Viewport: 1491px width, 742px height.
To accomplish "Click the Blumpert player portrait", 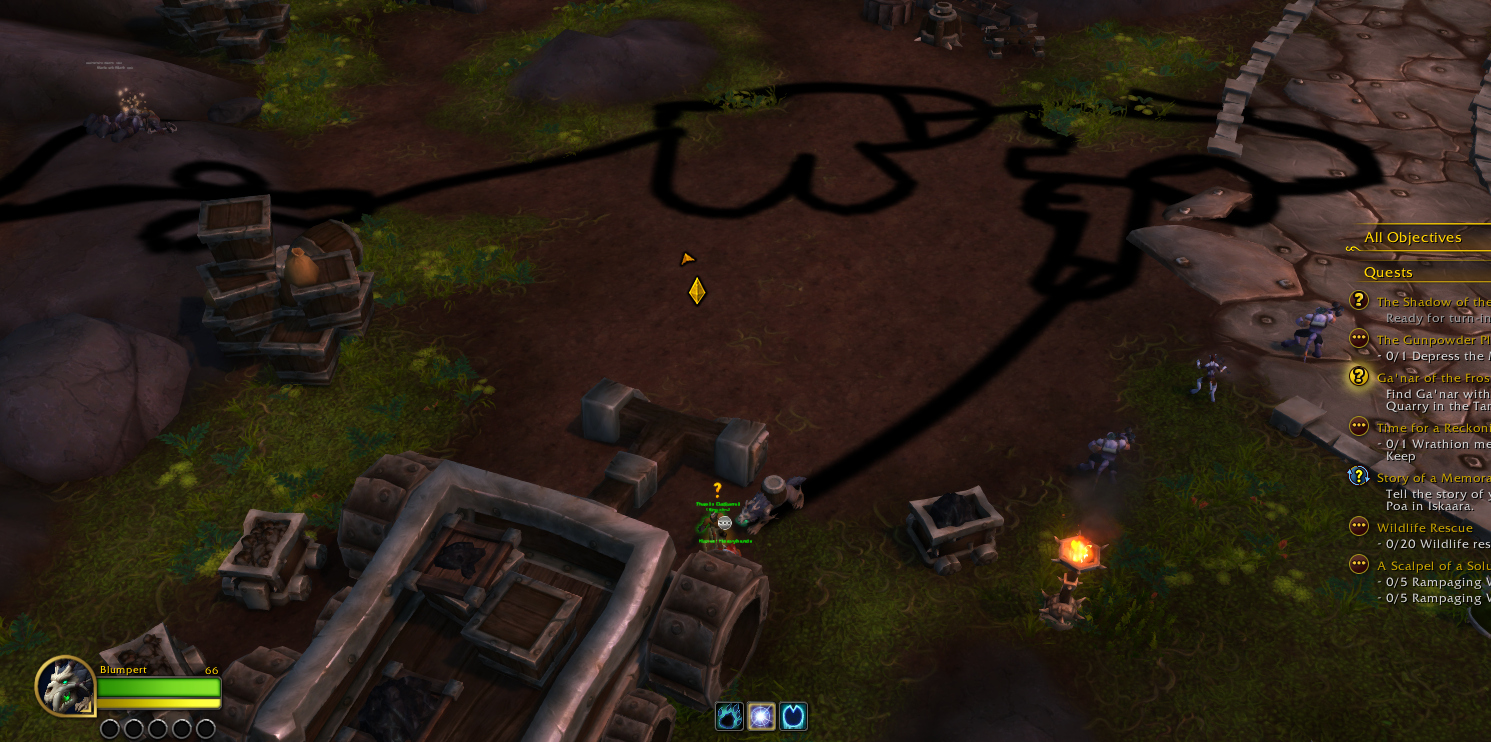I will point(66,686).
